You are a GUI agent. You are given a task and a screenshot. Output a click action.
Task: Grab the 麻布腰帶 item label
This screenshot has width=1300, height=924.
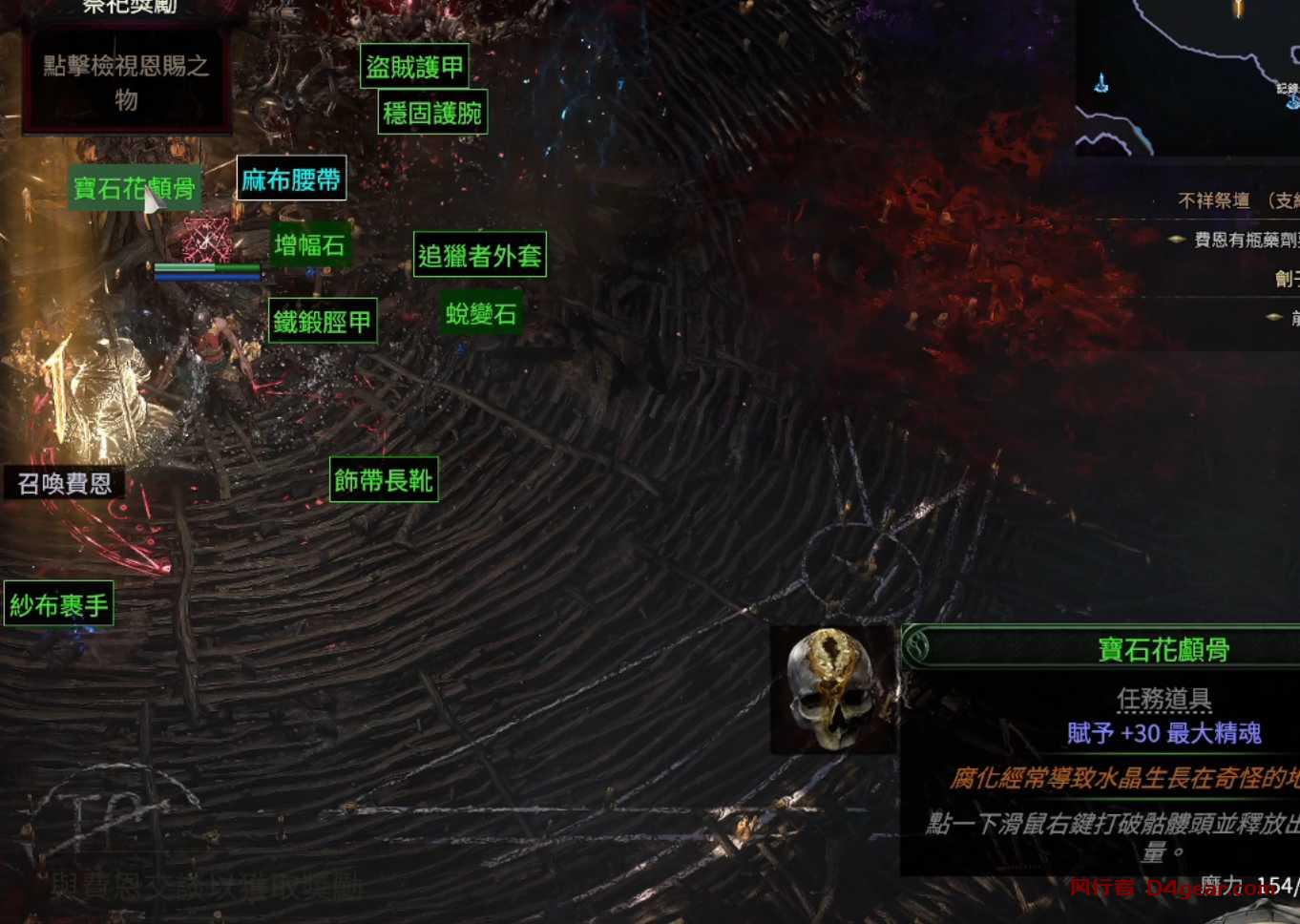291,179
